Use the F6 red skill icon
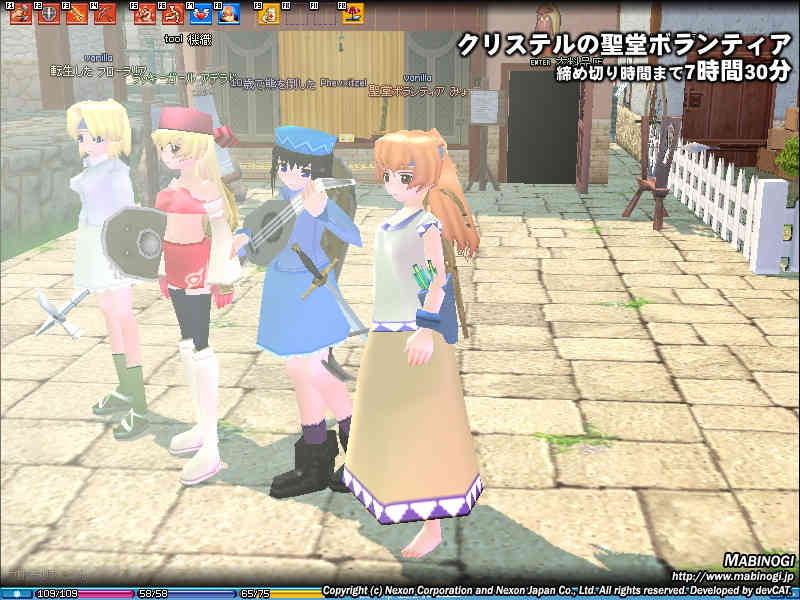Screen dimensions: 800x600 coord(173,14)
